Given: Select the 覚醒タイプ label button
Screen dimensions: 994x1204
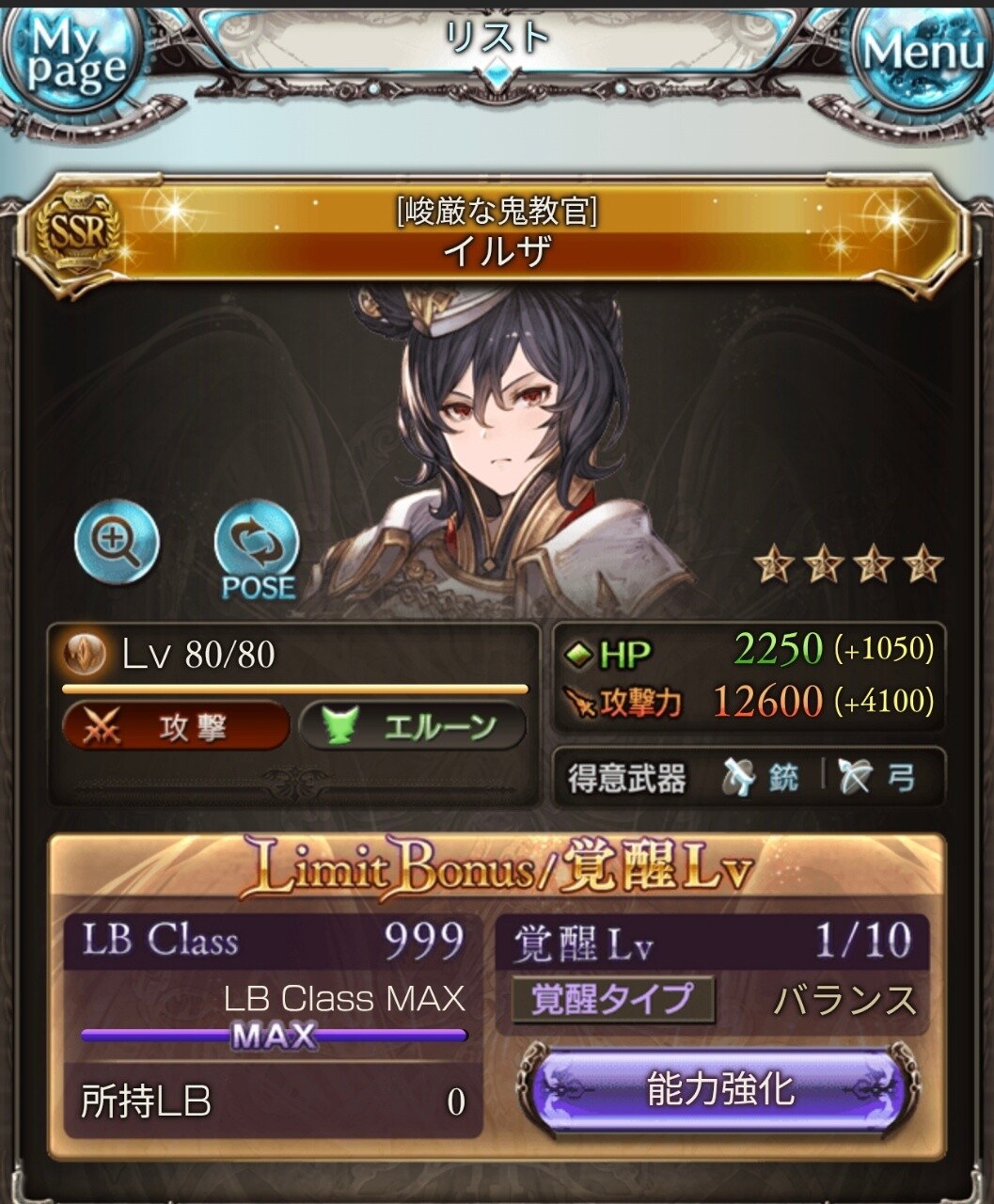Looking at the screenshot, I should click(x=612, y=1000).
